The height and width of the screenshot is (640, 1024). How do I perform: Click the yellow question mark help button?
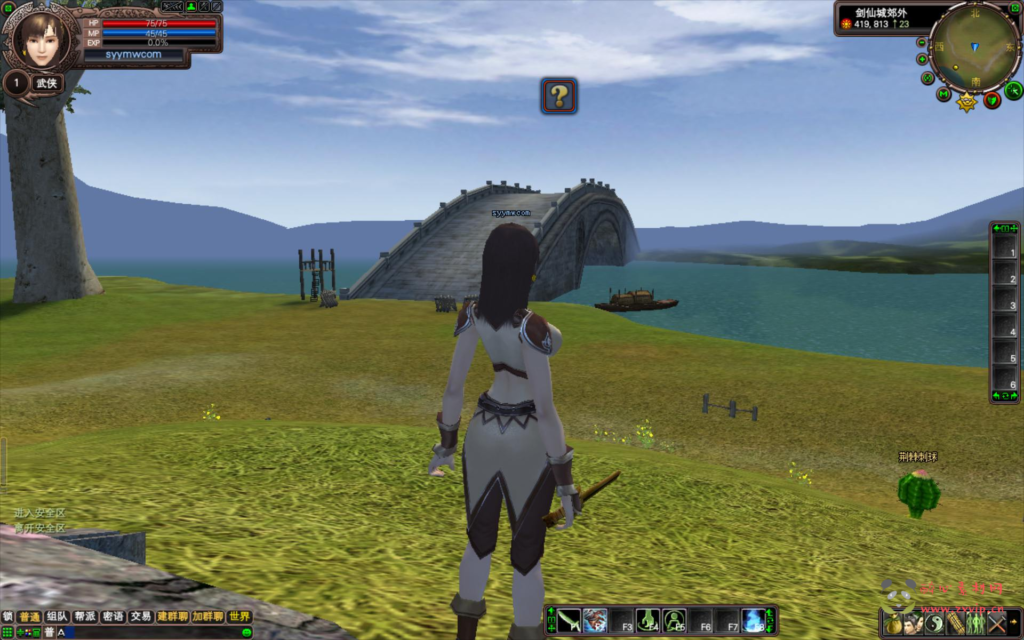[x=559, y=96]
